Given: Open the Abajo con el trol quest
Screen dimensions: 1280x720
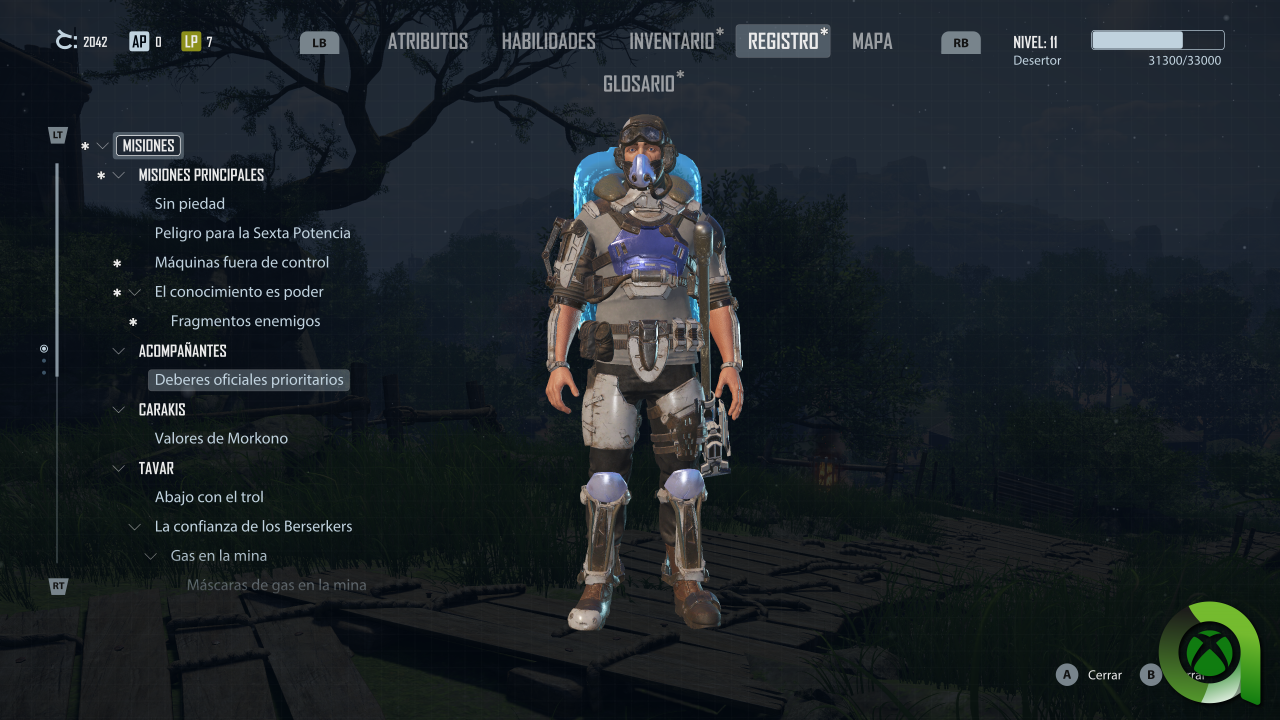Looking at the screenshot, I should pyautogui.click(x=209, y=497).
